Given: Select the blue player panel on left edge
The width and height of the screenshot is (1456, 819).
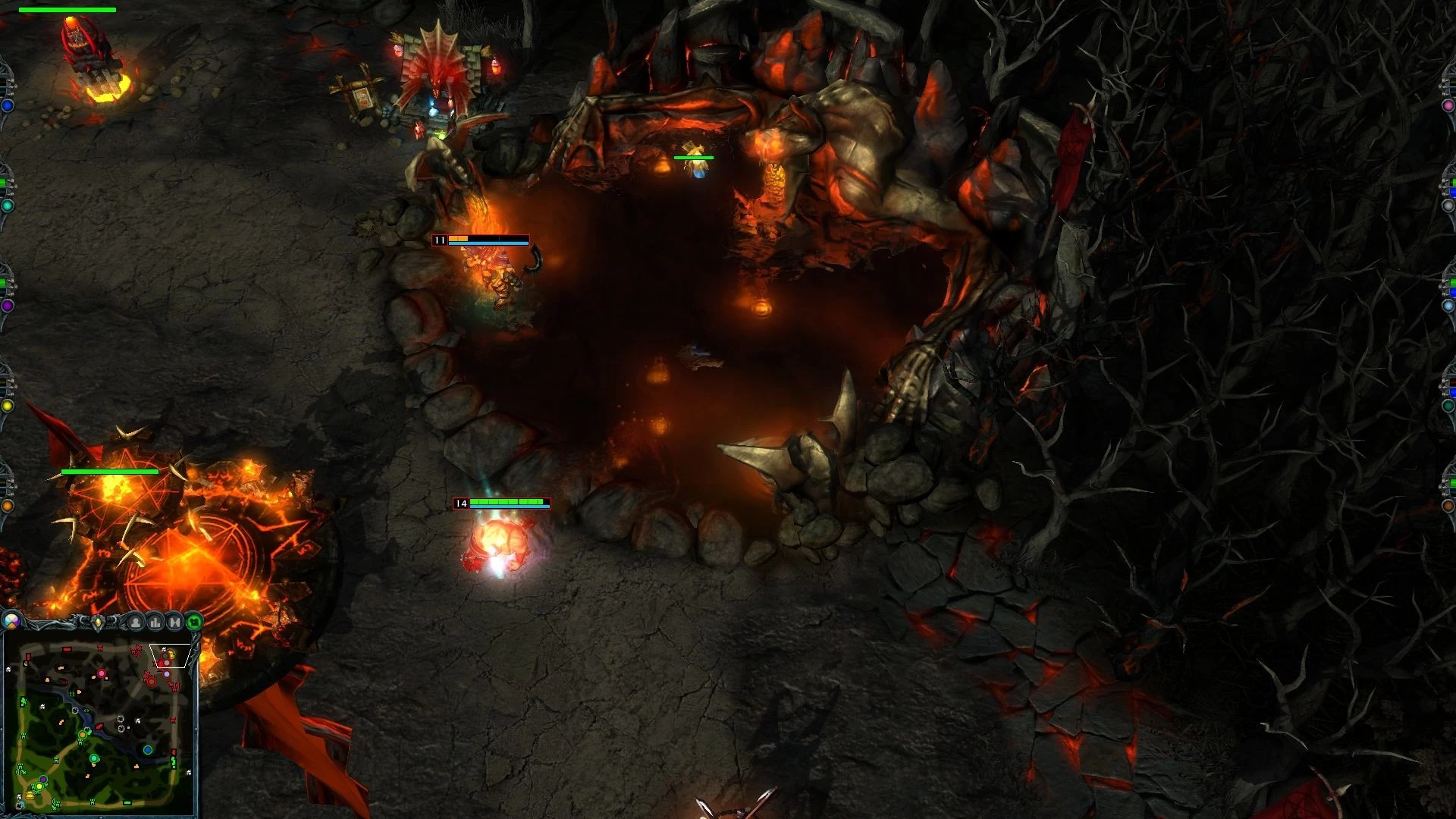Looking at the screenshot, I should (x=6, y=106).
